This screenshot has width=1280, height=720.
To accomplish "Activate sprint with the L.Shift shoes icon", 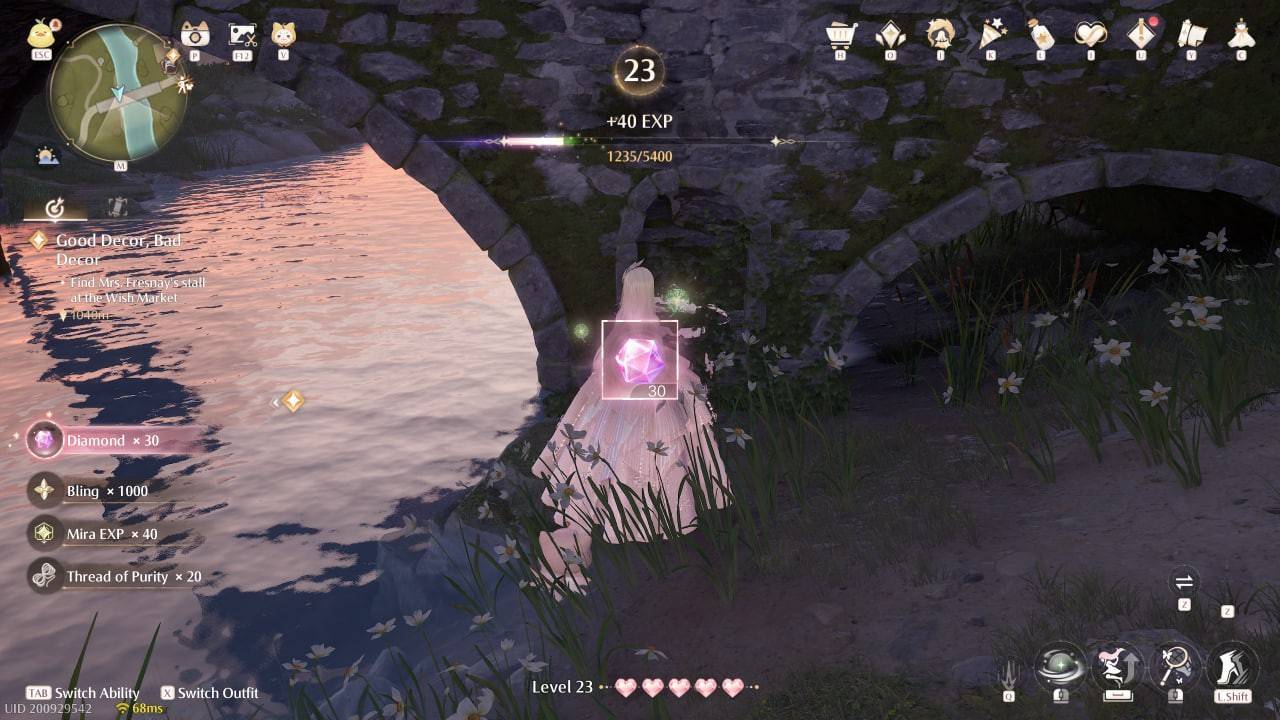I will (1232, 665).
